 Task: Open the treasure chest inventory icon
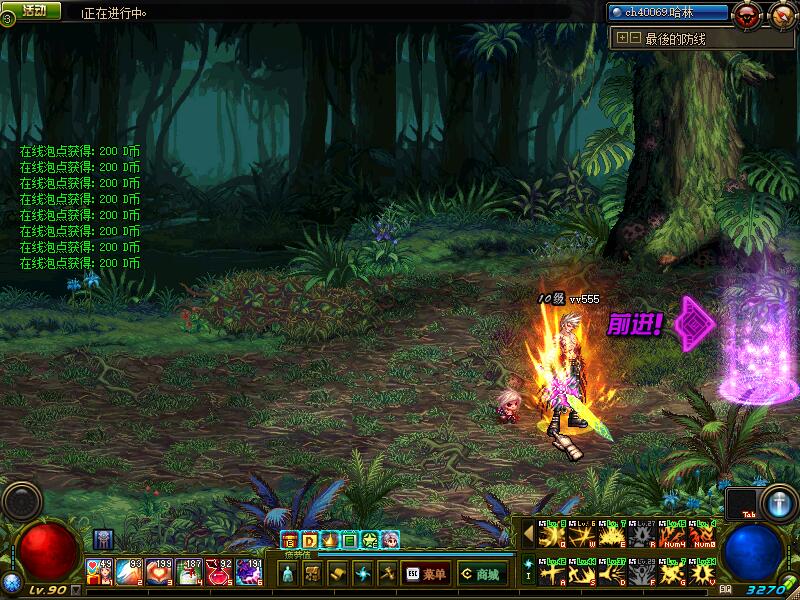[x=288, y=541]
